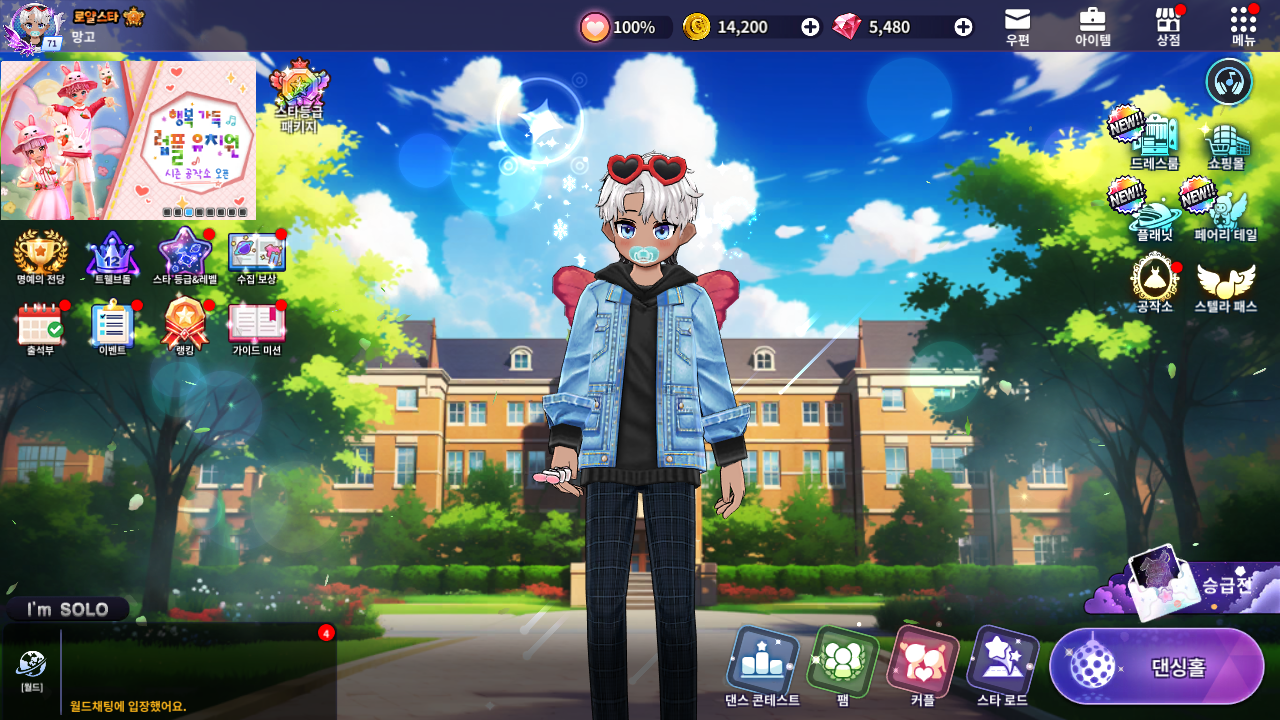
Task: Open 페어리 테일 fairy tale
Action: click(1226, 213)
